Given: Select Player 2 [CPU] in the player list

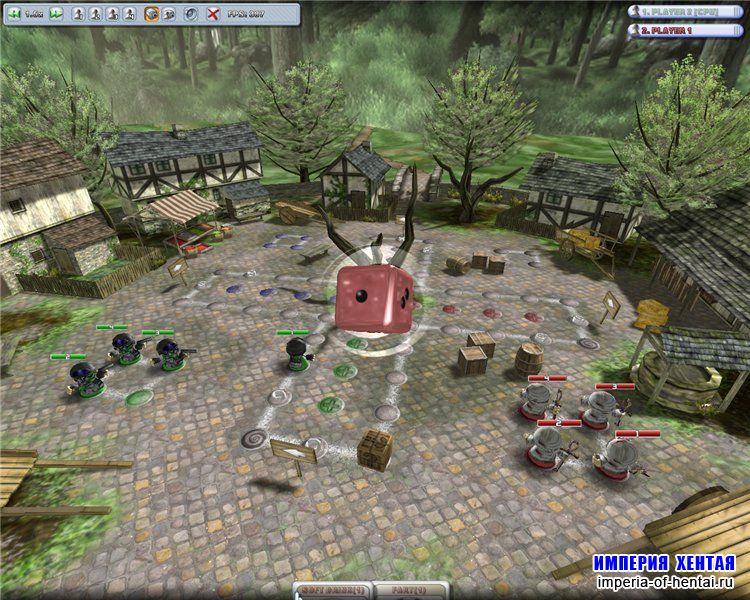Looking at the screenshot, I should [686, 12].
